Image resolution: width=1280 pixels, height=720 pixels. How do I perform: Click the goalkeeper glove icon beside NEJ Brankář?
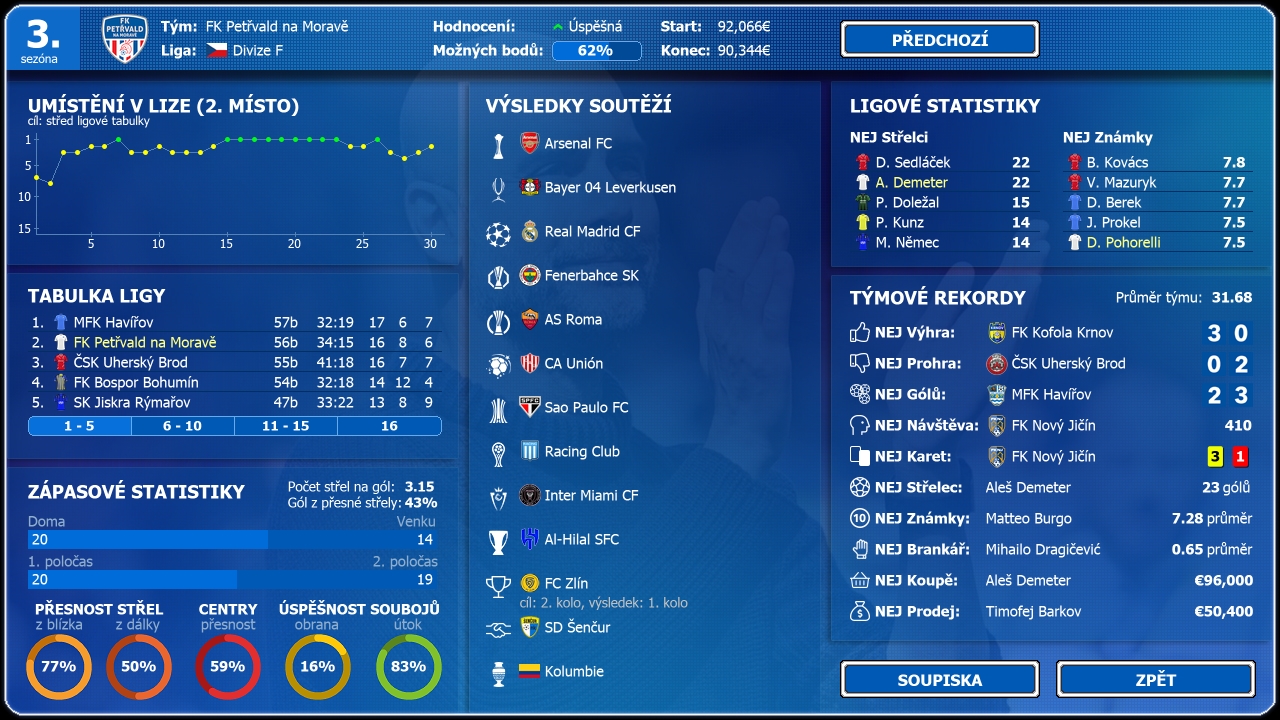(861, 548)
